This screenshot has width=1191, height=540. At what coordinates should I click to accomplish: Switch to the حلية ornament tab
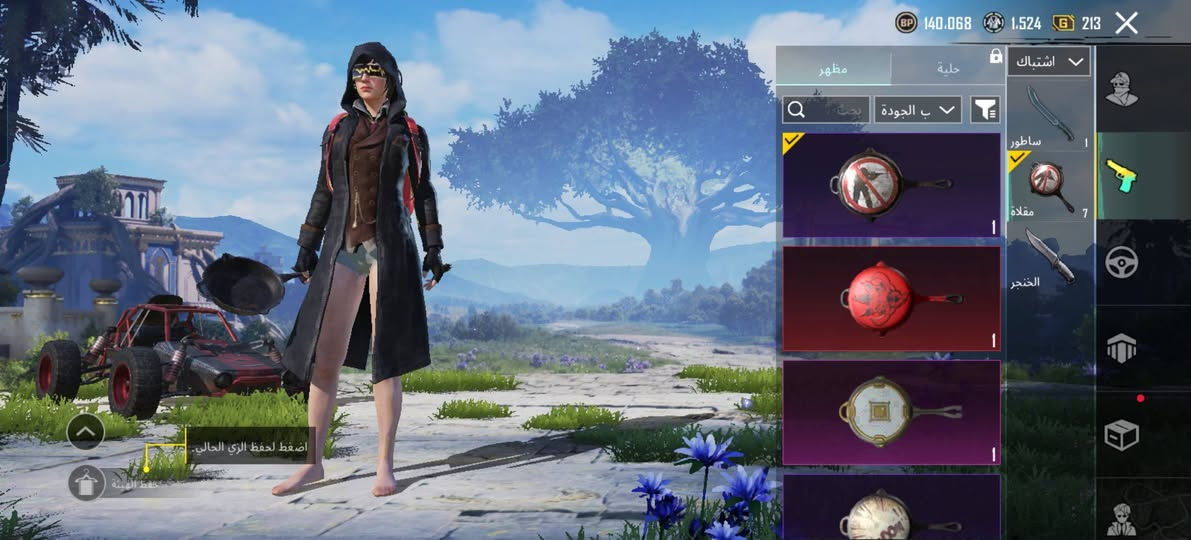[947, 68]
